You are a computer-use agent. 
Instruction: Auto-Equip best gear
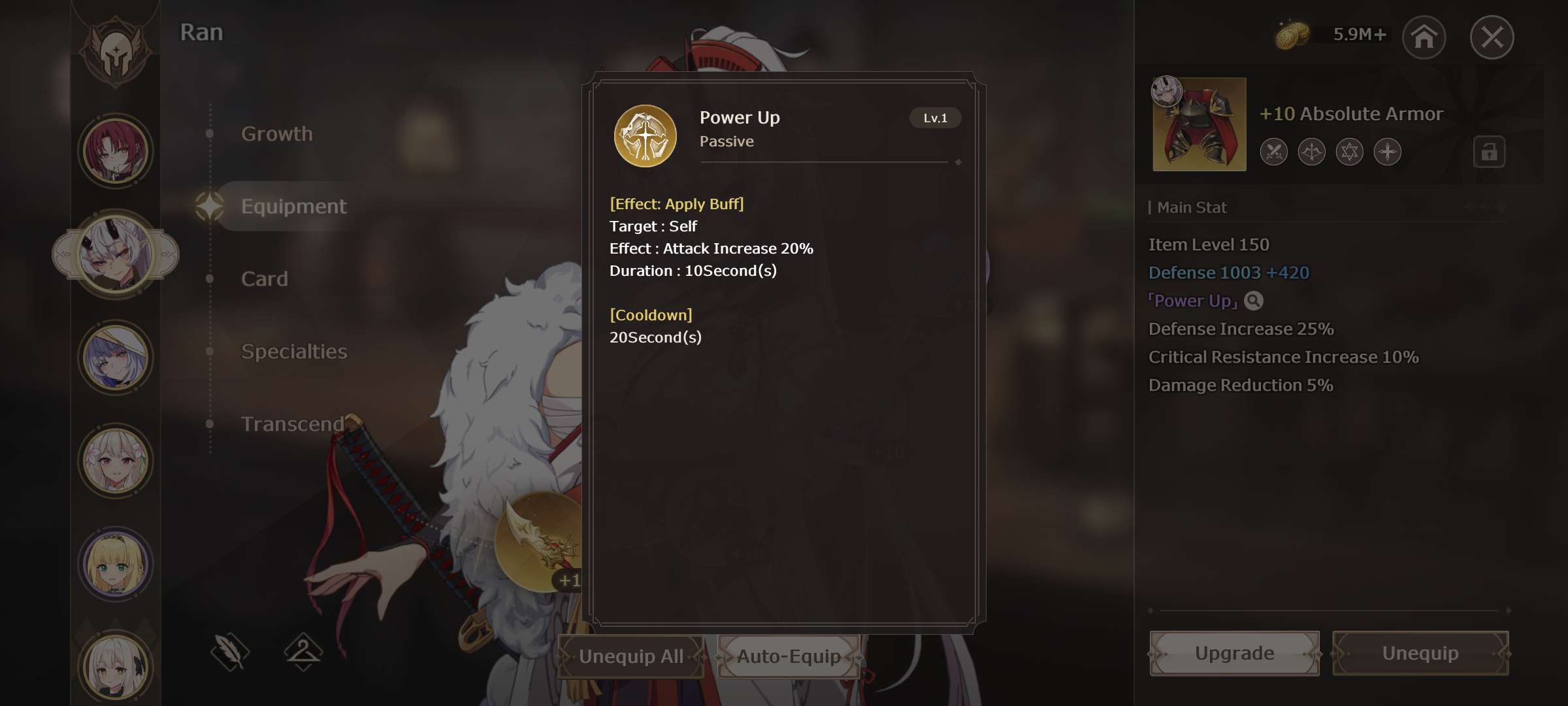pos(789,656)
